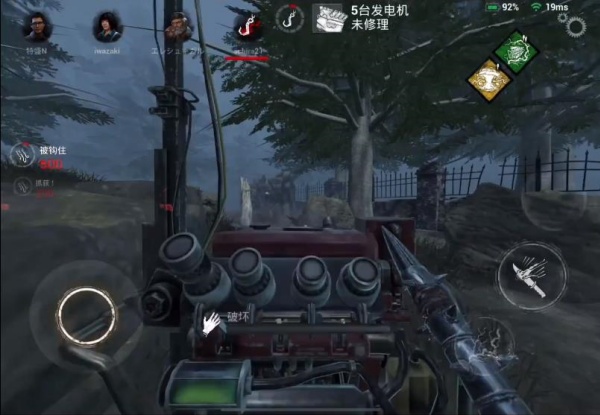The height and width of the screenshot is (415, 600).
Task: Select the third survivor portrait in the row
Action: pos(177,24)
